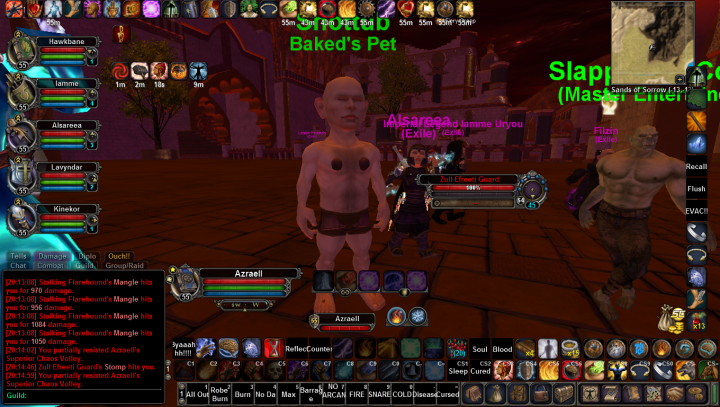Switch to the Ouch!! chat tab
Viewport: 720px width, 407px height.
click(x=119, y=256)
